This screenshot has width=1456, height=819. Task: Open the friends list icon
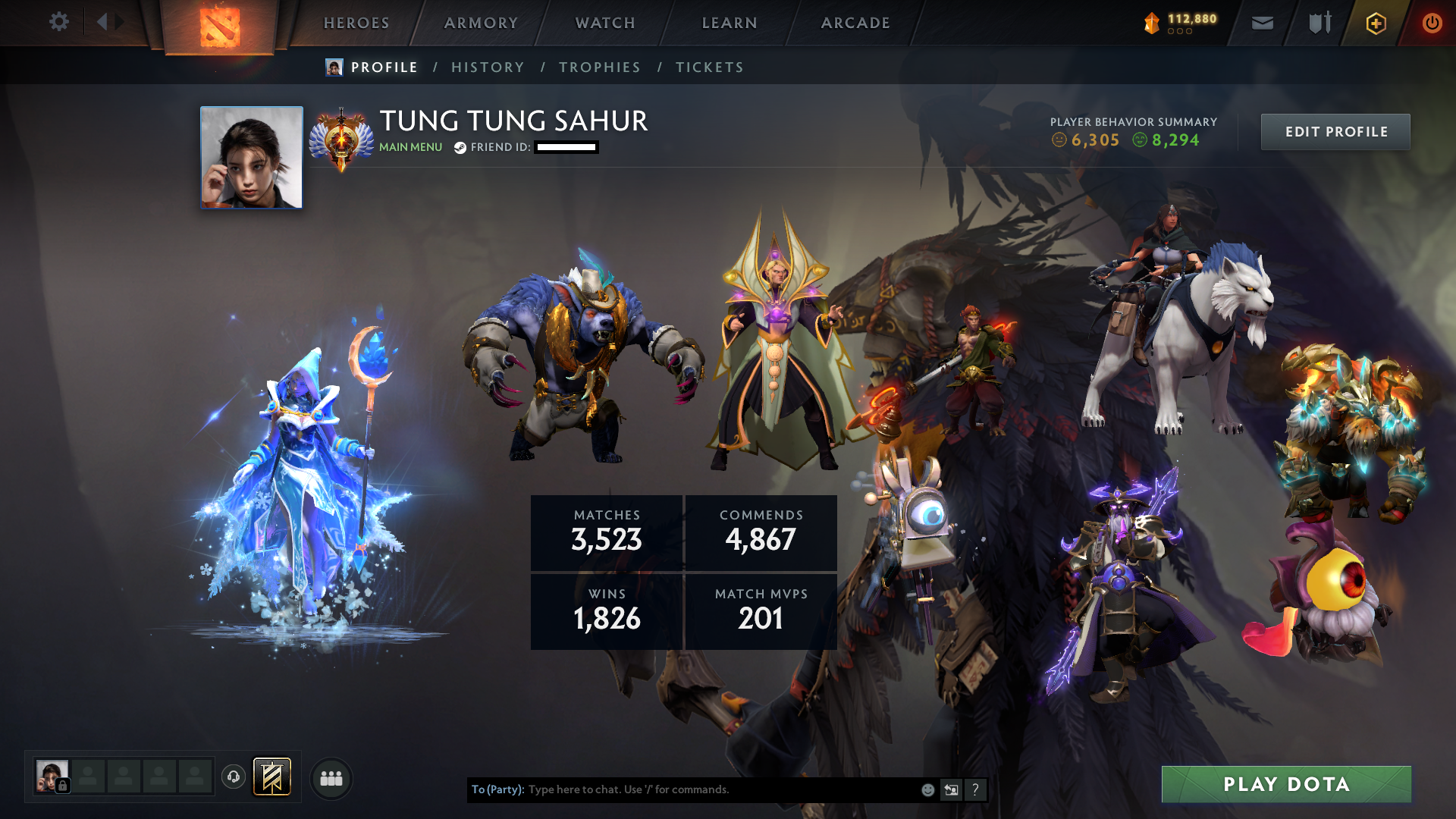331,777
